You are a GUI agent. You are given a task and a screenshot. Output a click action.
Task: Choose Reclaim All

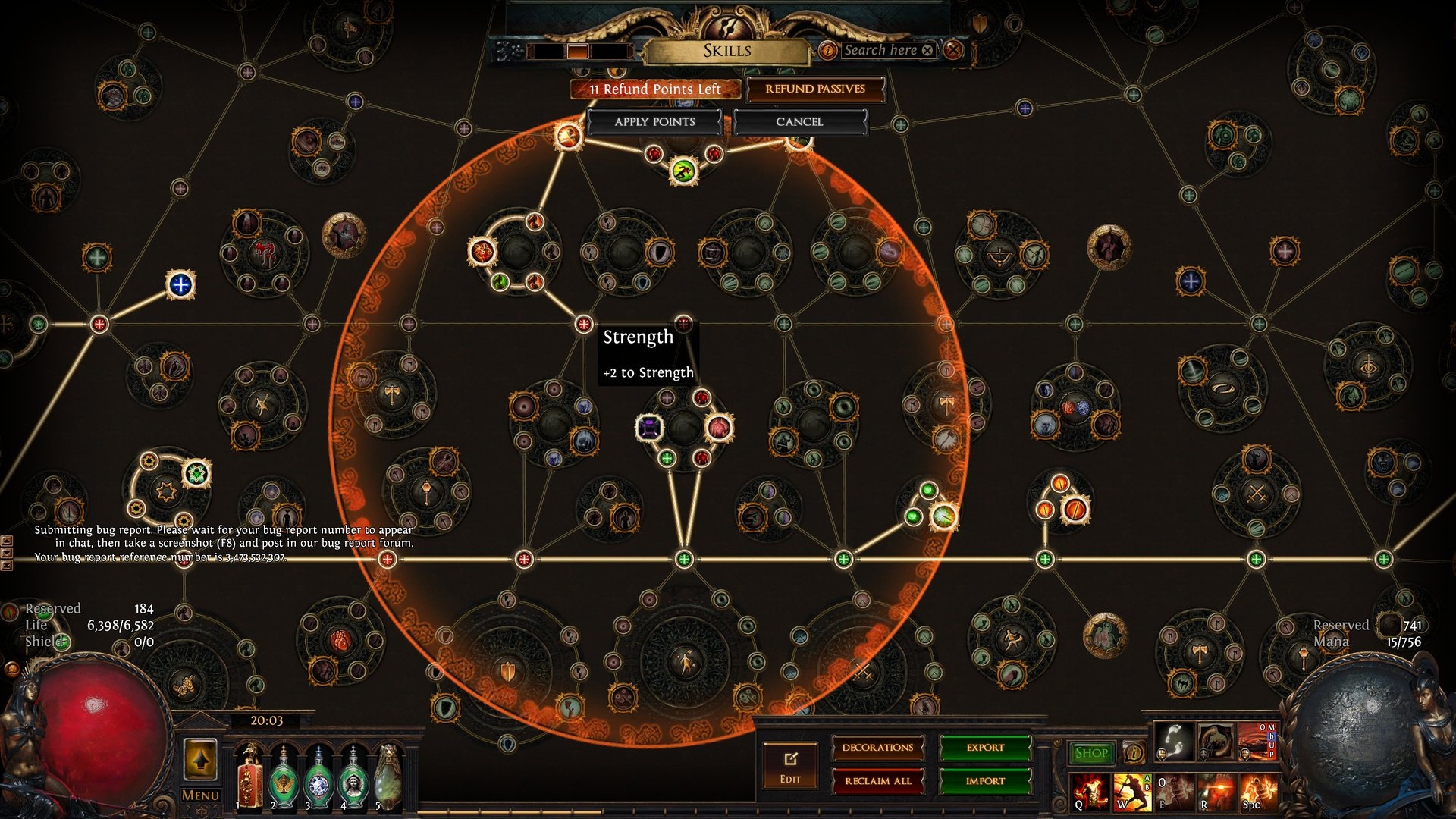pos(877,781)
